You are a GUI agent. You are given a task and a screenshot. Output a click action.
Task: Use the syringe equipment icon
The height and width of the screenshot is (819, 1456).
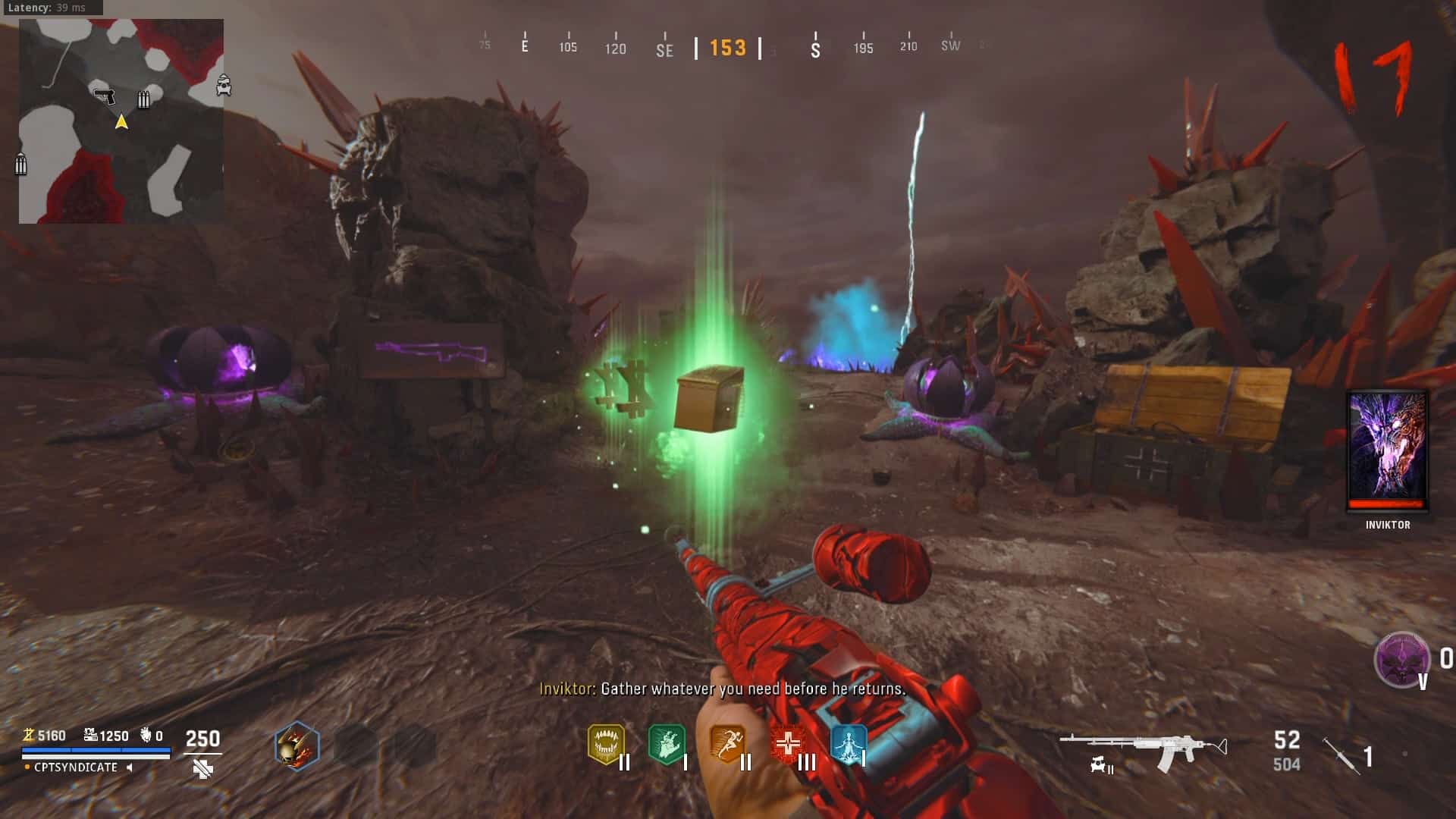click(1341, 755)
